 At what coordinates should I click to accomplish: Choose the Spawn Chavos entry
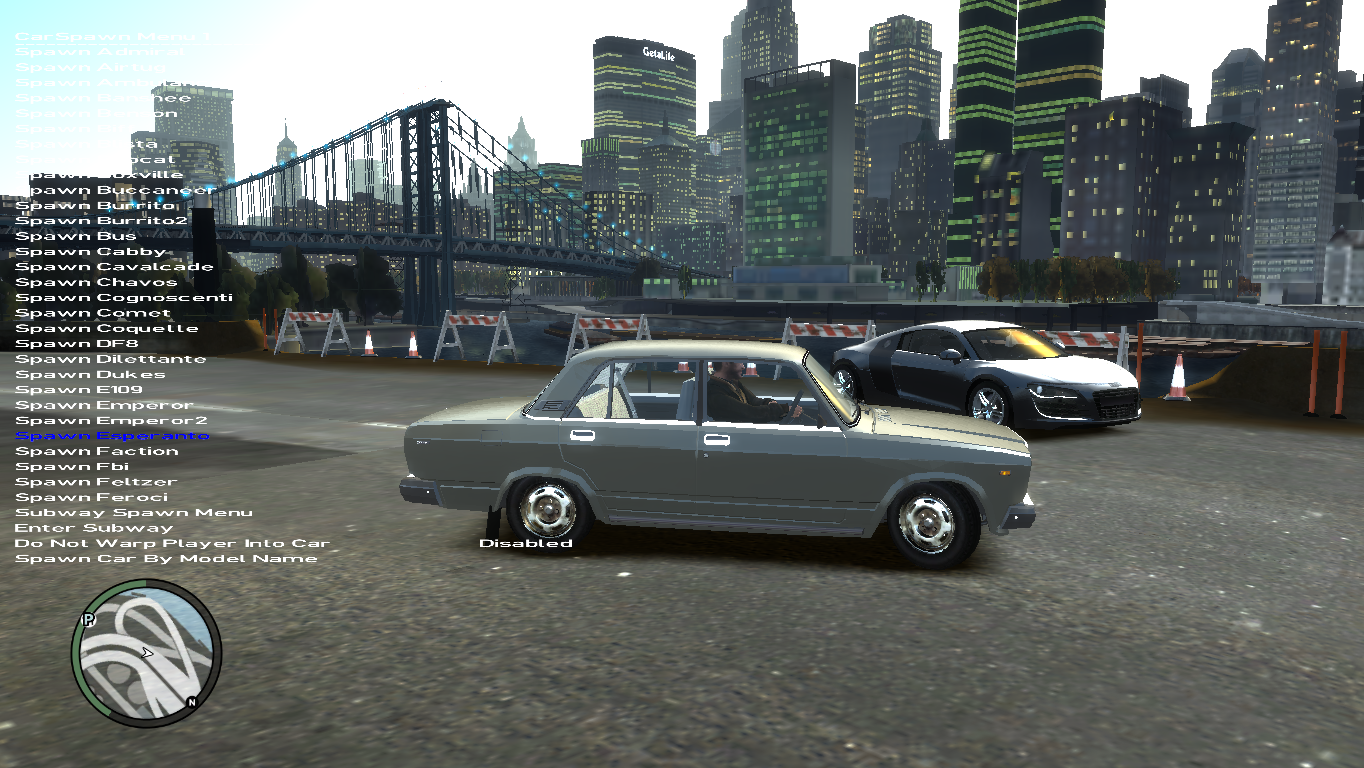click(96, 282)
